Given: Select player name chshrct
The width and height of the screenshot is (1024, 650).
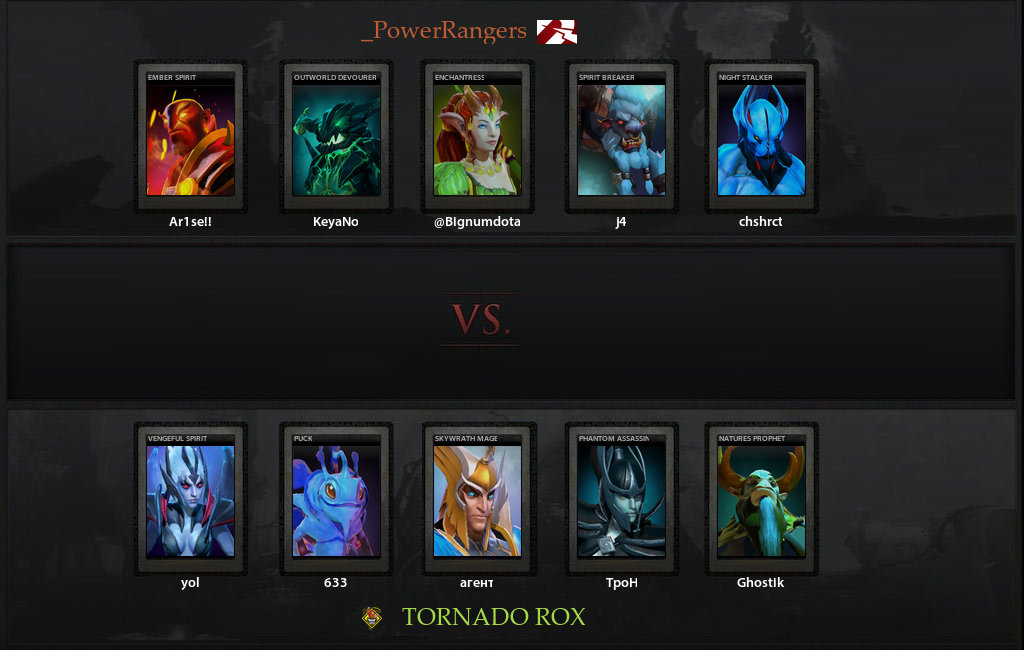Looking at the screenshot, I should pyautogui.click(x=761, y=222).
